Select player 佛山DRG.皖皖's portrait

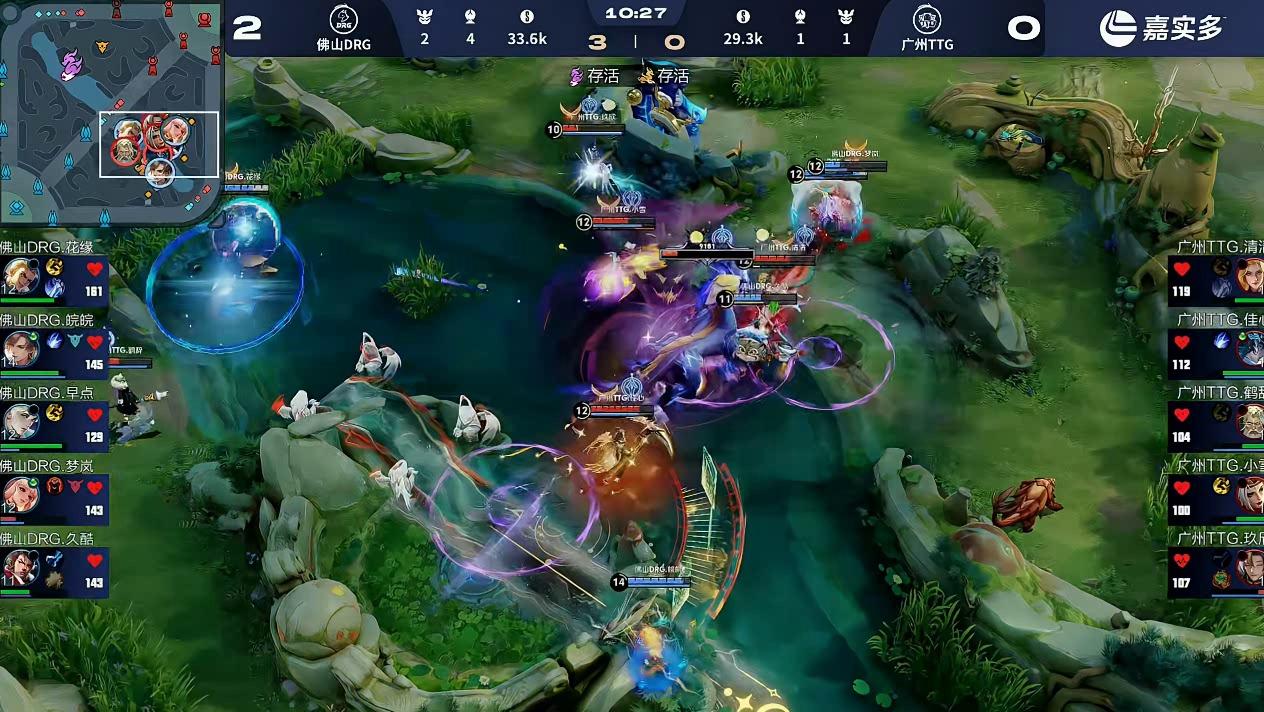coord(20,348)
